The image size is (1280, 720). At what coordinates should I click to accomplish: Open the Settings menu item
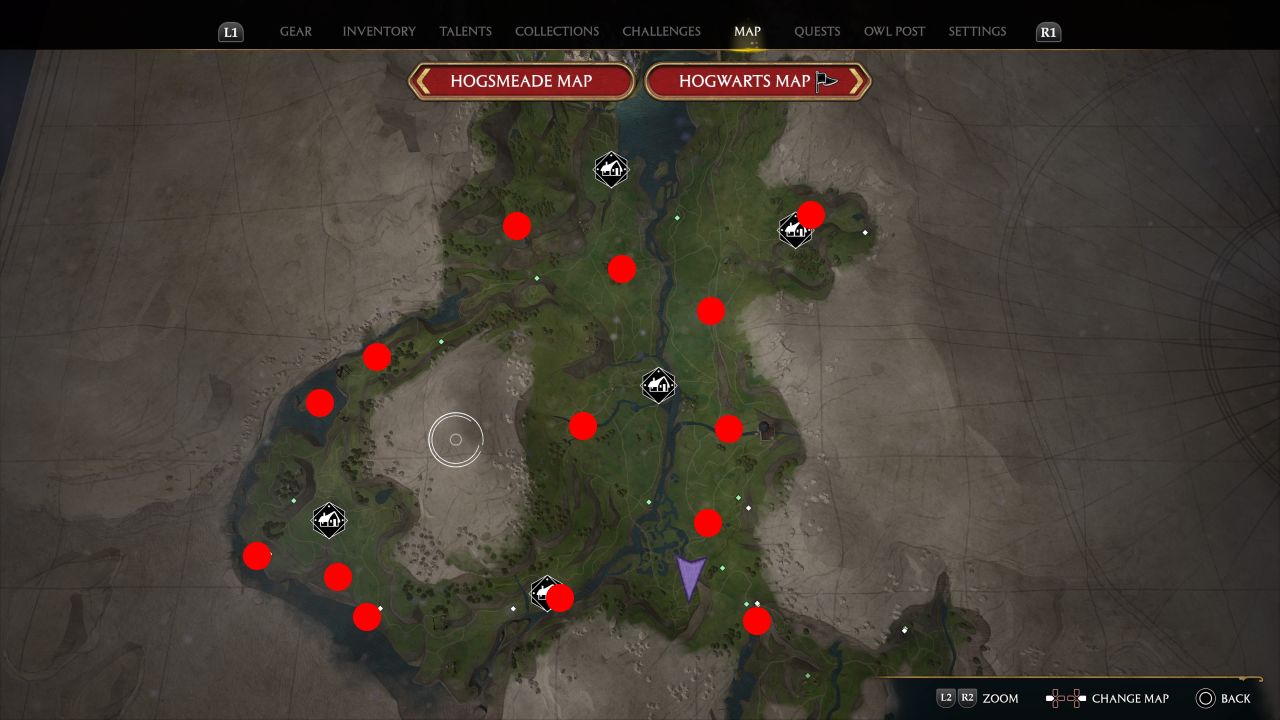coord(977,31)
